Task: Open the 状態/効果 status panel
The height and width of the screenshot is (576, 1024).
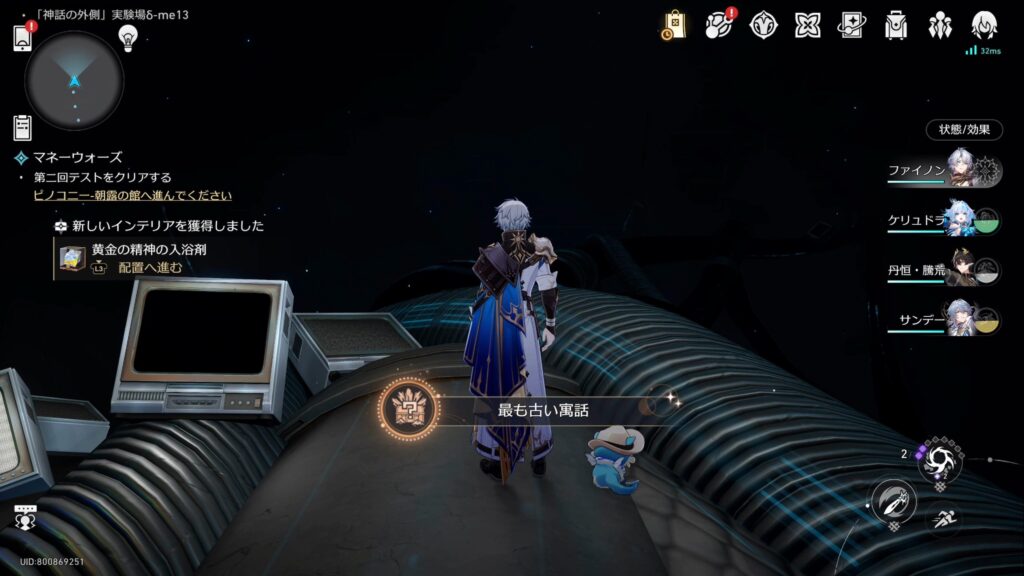Action: point(964,129)
